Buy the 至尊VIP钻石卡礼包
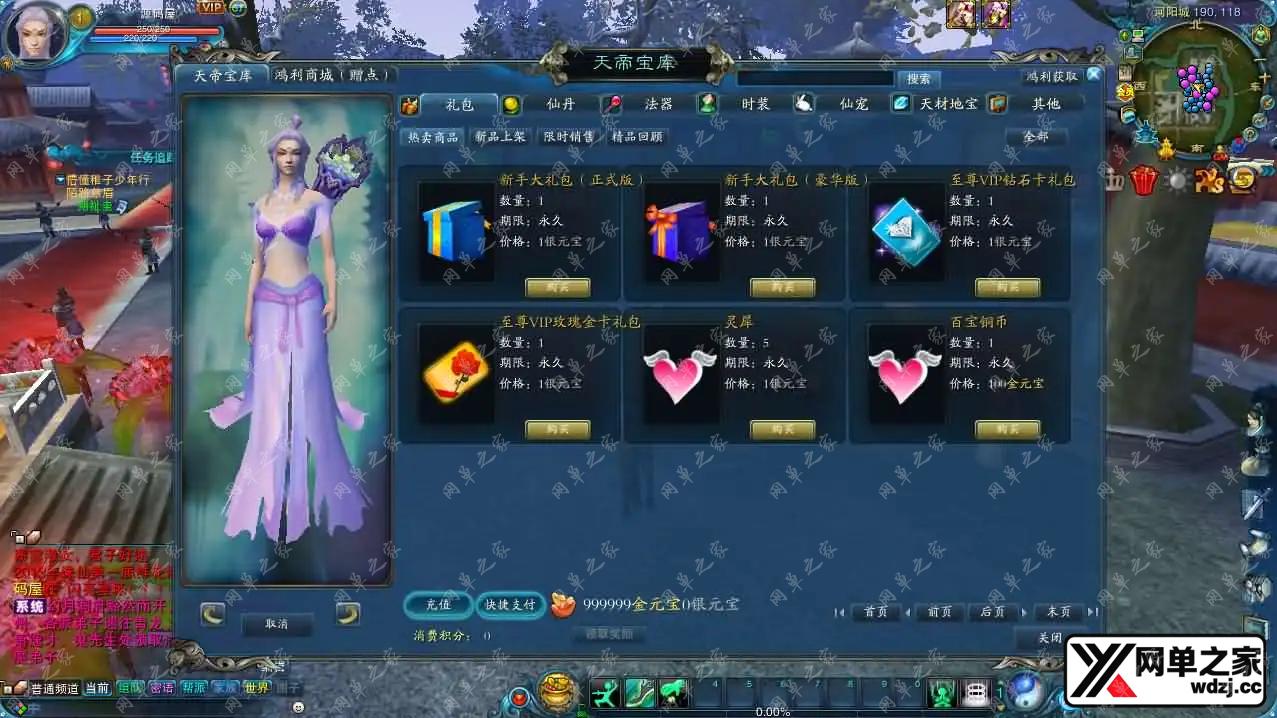Viewport: 1277px width, 718px height. [1007, 288]
